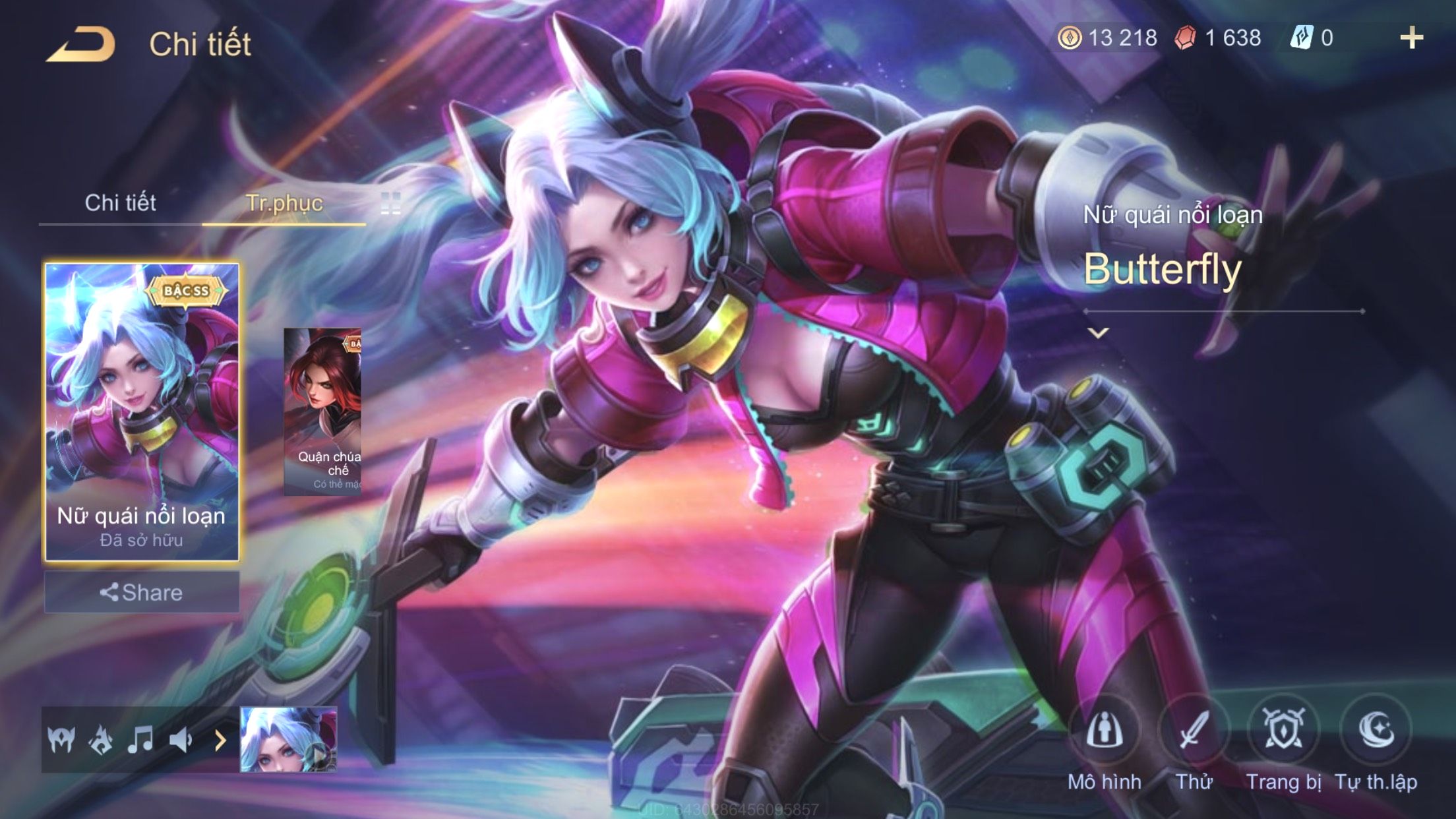Click the horned mask icon
The image size is (1456, 819).
61,740
